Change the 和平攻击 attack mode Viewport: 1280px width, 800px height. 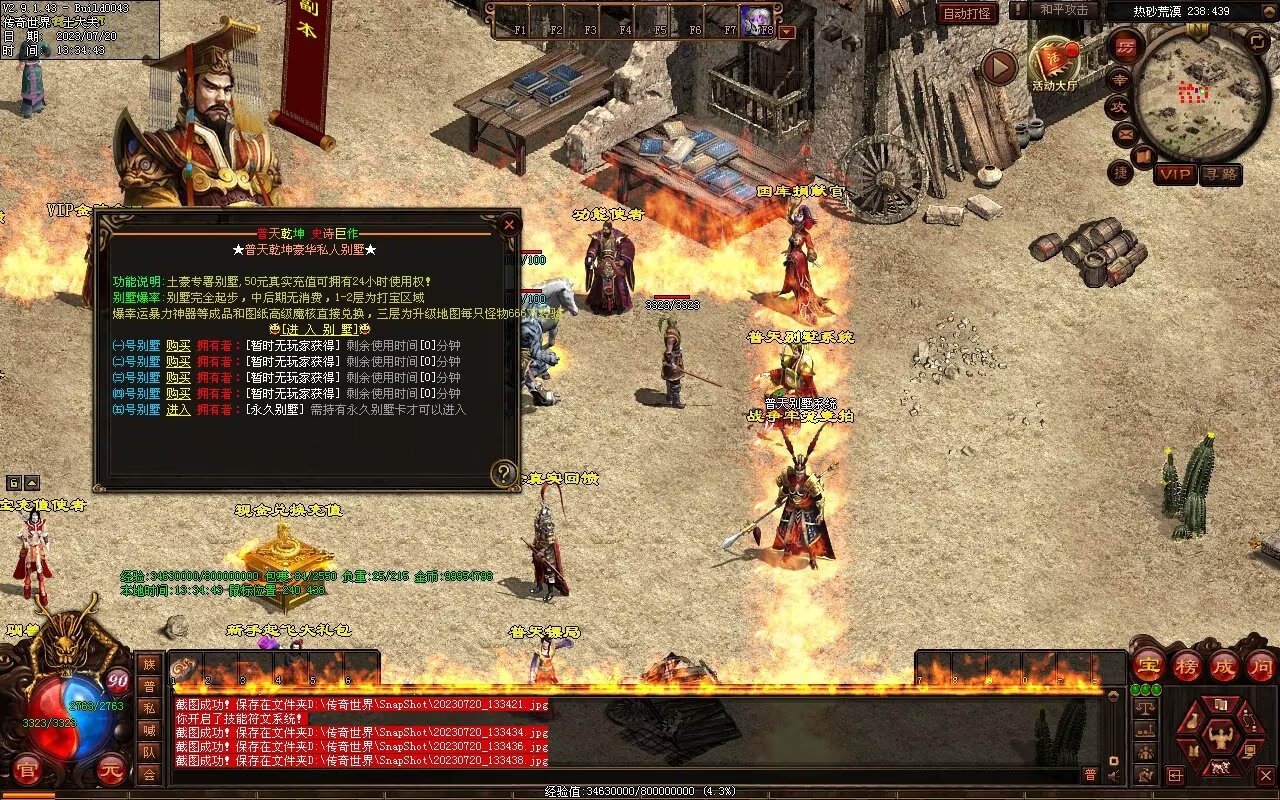[1064, 10]
